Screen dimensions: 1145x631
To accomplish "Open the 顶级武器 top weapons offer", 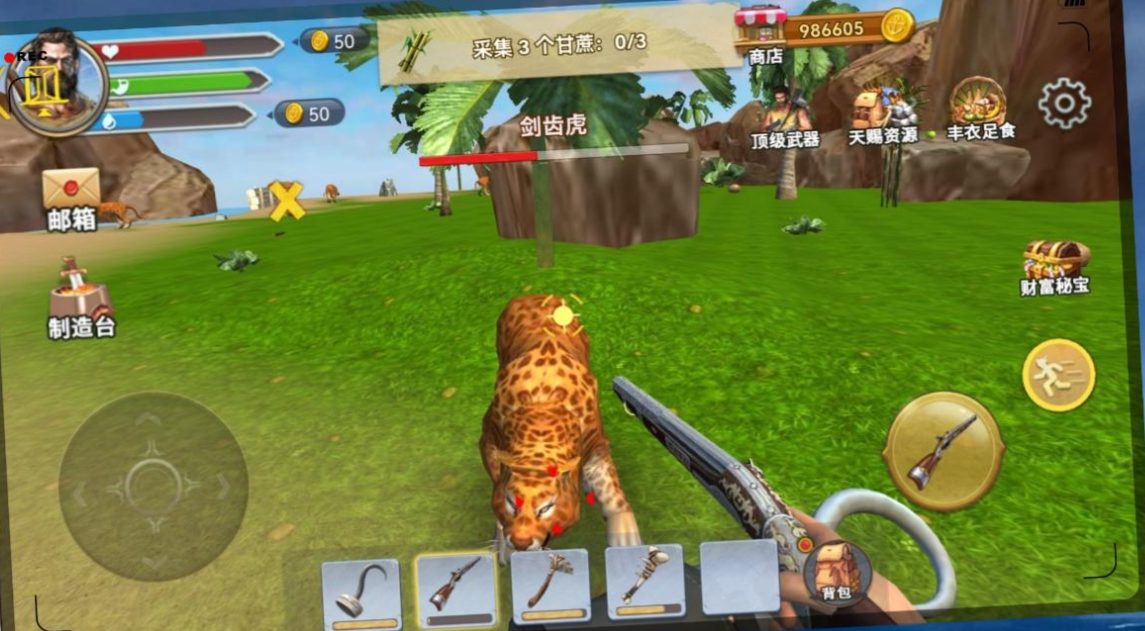I will point(784,117).
